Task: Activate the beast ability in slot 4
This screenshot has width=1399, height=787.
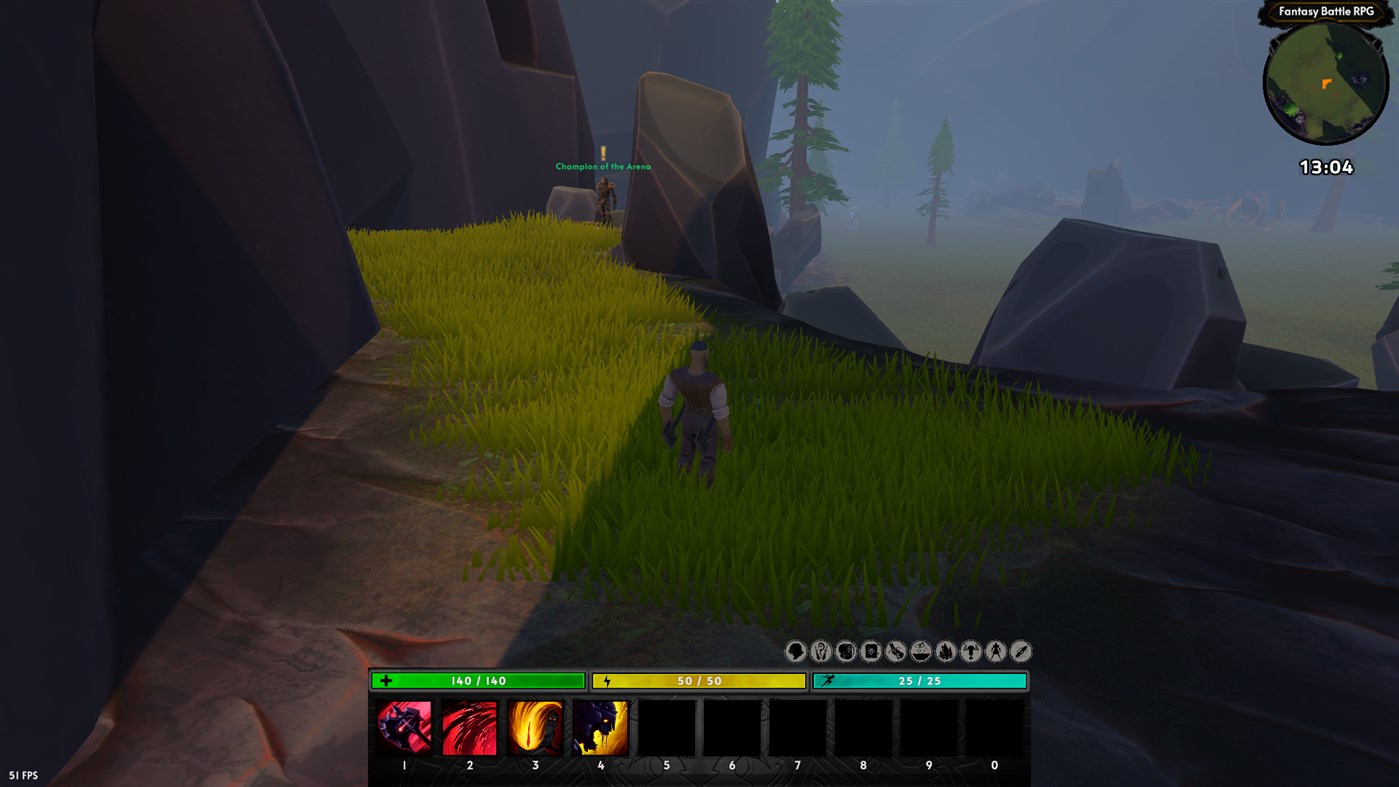Action: (x=600, y=726)
